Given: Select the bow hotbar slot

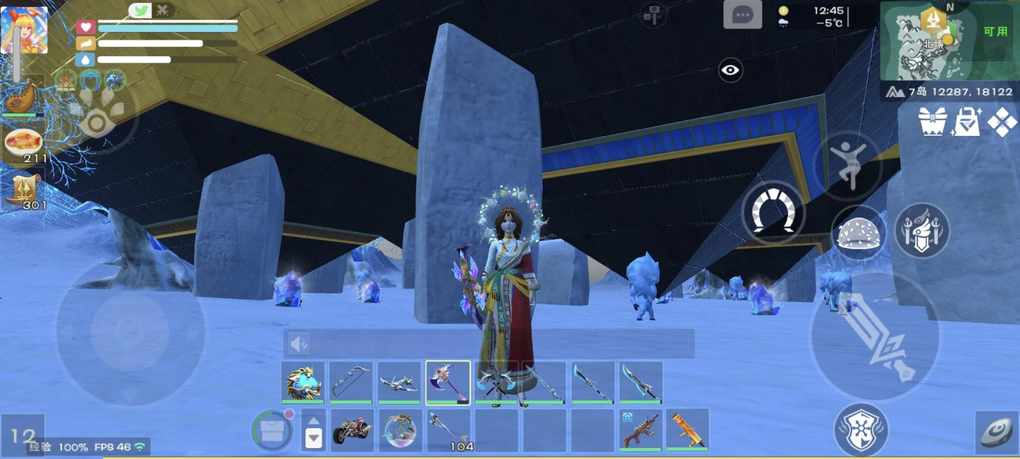Looking at the screenshot, I should tap(351, 382).
